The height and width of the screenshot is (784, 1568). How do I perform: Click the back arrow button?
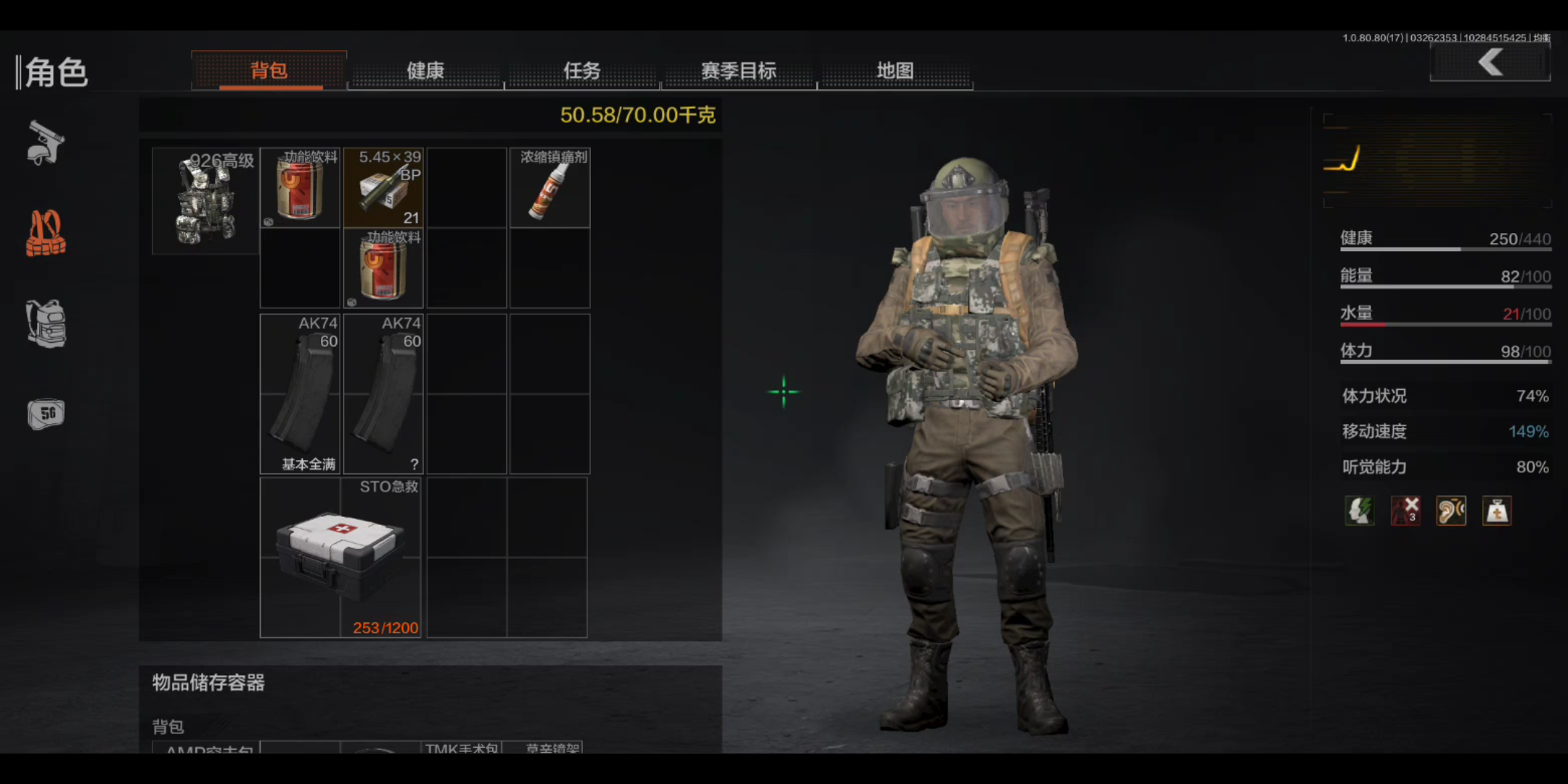pyautogui.click(x=1490, y=62)
